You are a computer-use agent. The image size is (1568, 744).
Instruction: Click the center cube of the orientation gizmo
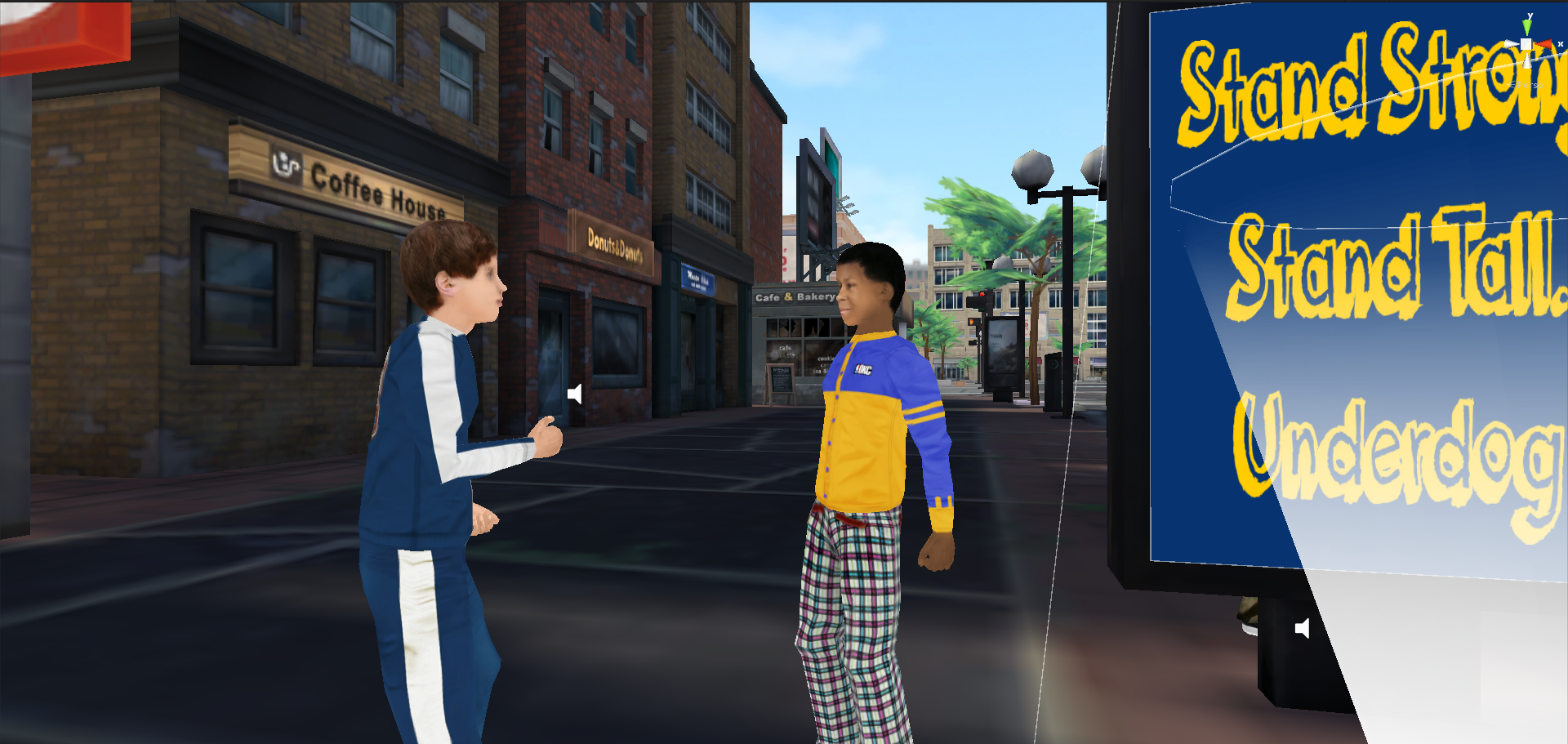(1526, 45)
